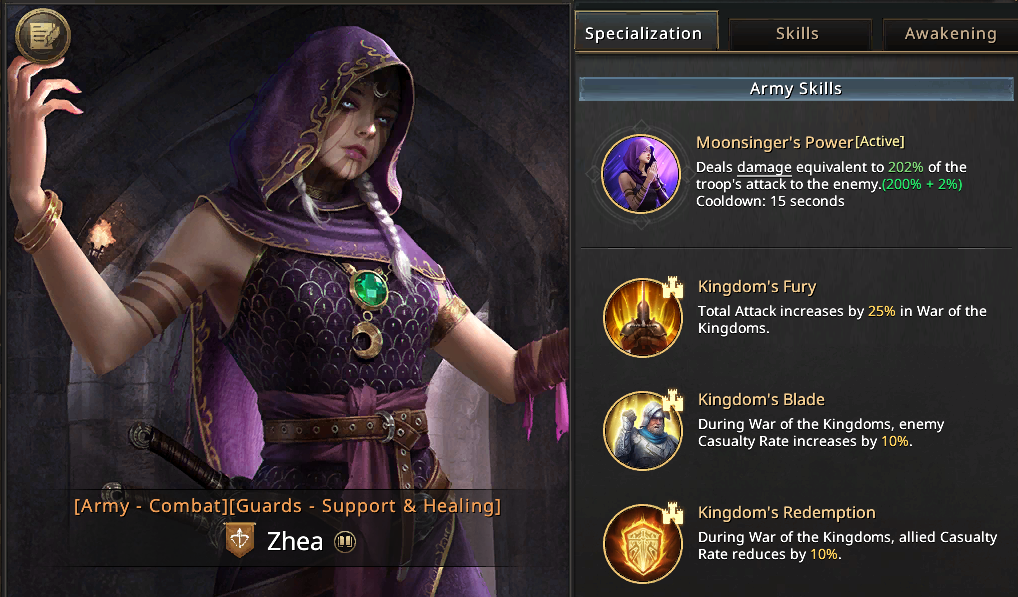
Task: Open the scroll notes button above portrait
Action: tap(43, 37)
